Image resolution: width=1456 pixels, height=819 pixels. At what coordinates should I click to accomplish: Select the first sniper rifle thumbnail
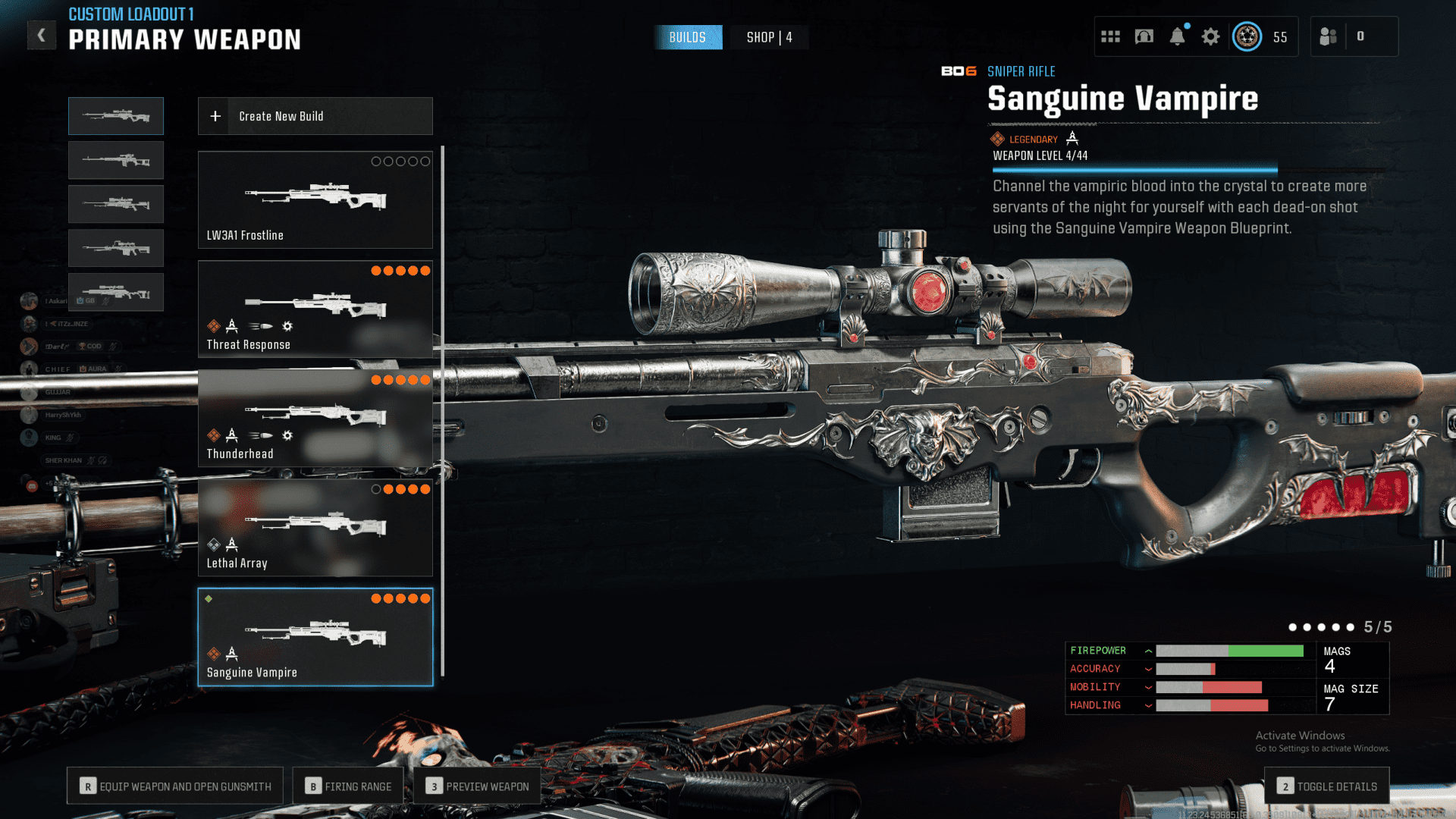coord(116,116)
